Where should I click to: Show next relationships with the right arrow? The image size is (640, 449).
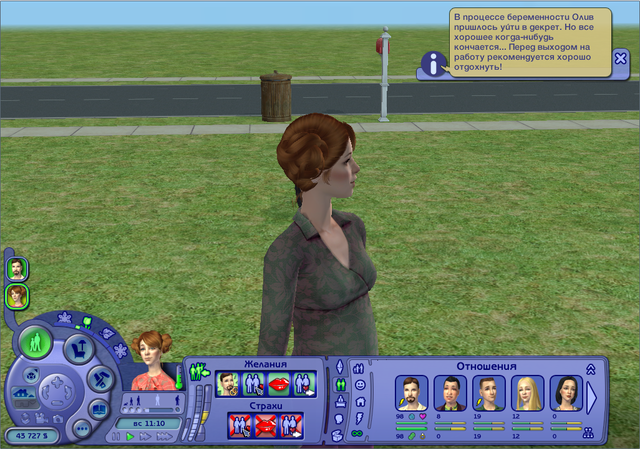[592, 398]
